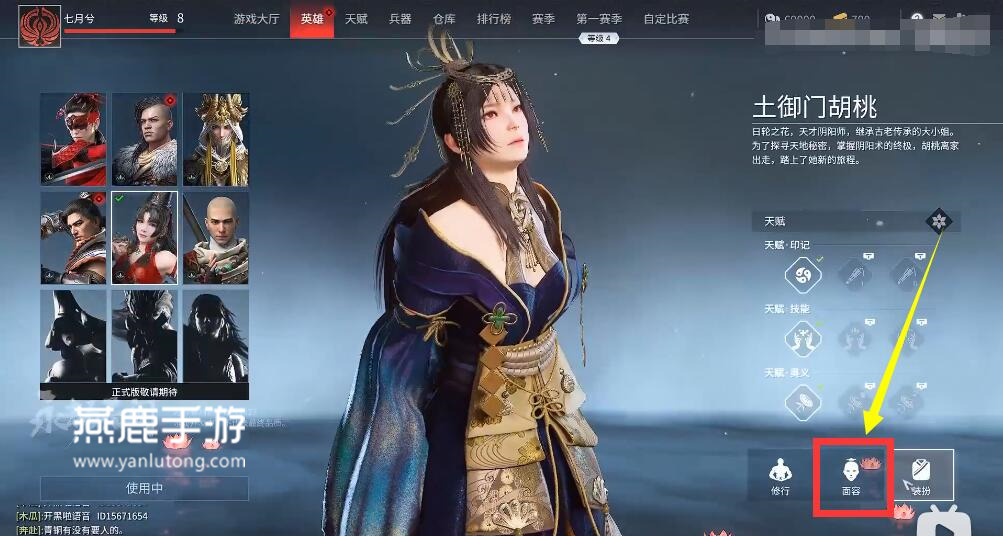The image size is (1003, 536).
Task: Switch to the 天赋 tab in top navigation
Action: tap(355, 19)
